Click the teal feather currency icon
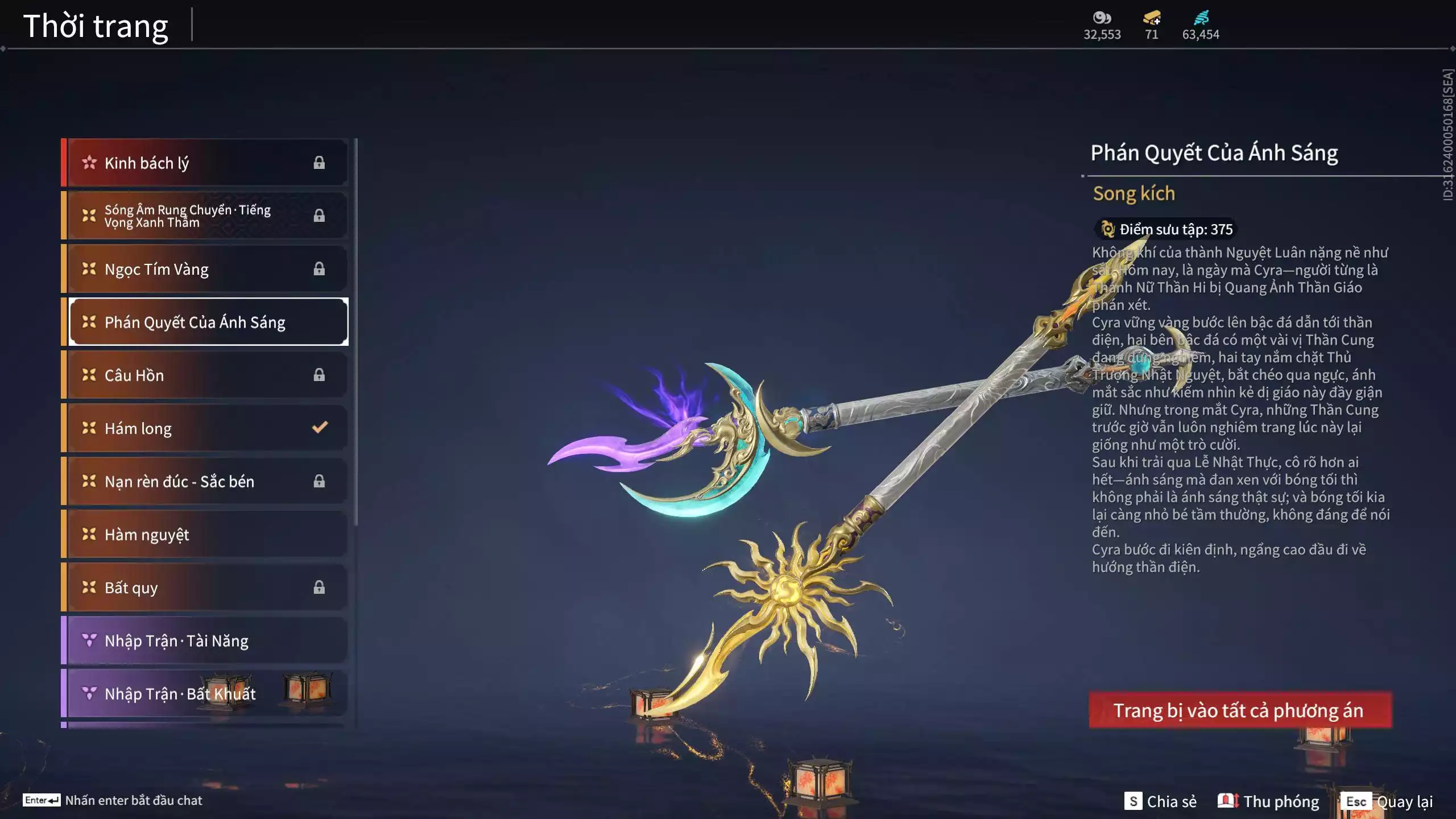Viewport: 1456px width, 819px height. [x=1201, y=18]
